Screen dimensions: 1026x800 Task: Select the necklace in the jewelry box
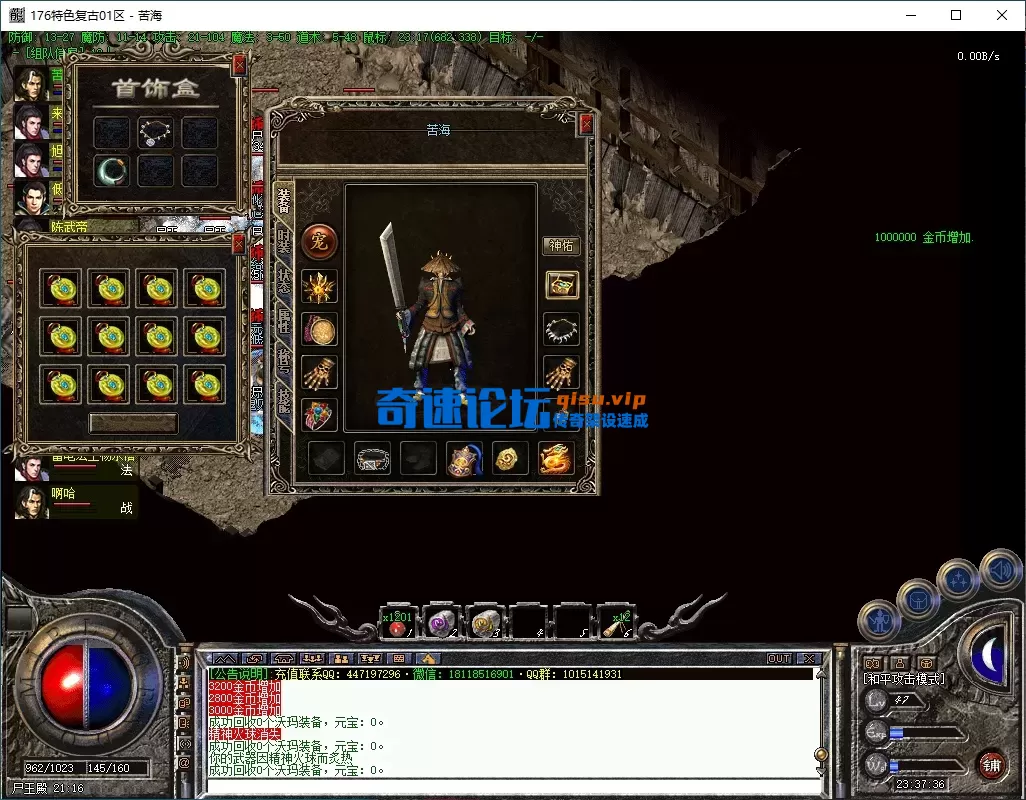[x=155, y=132]
